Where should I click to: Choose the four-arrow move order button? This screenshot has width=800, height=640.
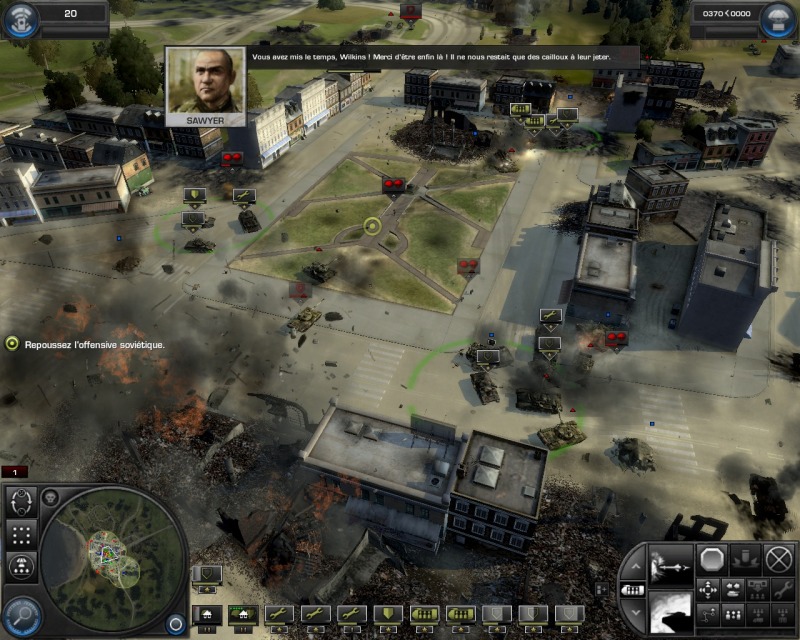[x=708, y=589]
